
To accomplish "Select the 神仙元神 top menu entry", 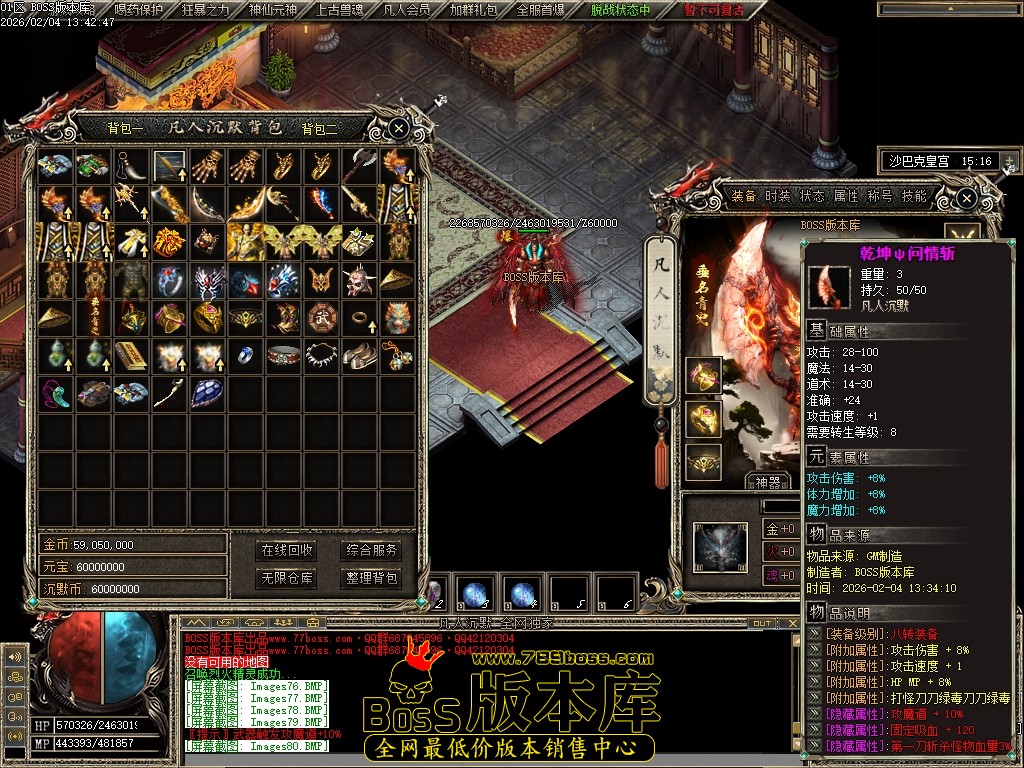I will 272,10.
